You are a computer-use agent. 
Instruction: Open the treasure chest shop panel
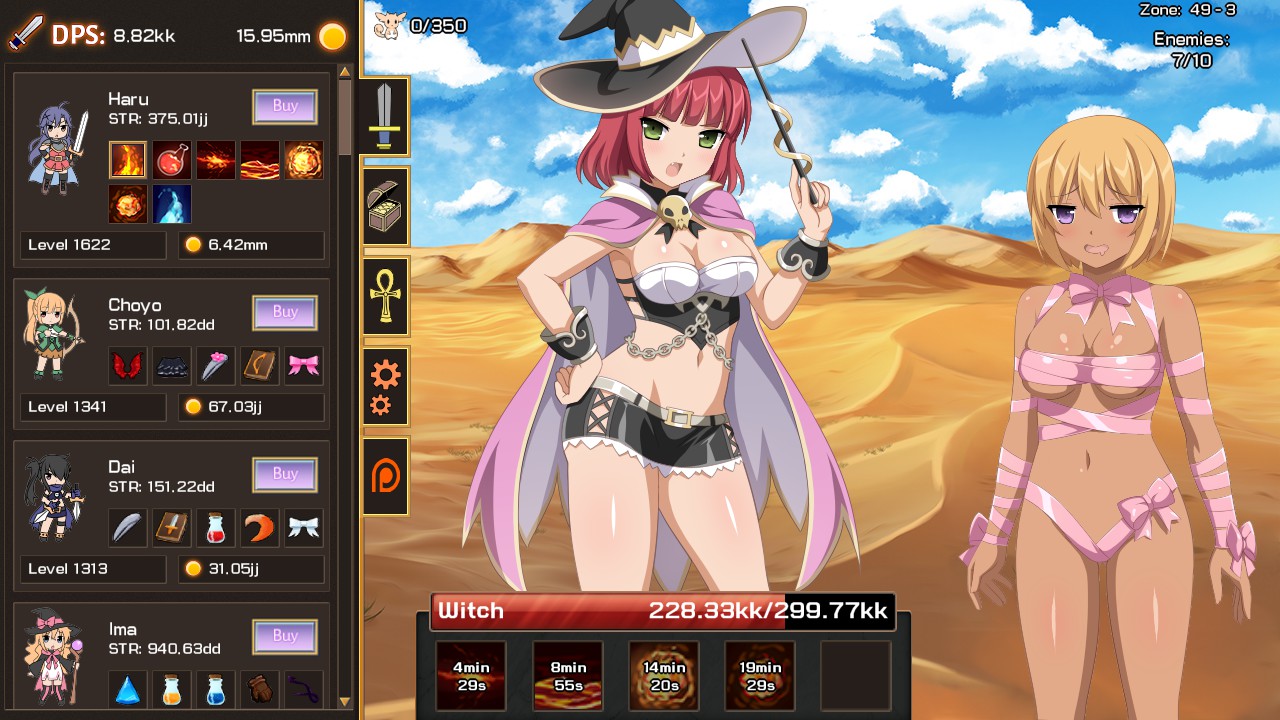(x=386, y=206)
